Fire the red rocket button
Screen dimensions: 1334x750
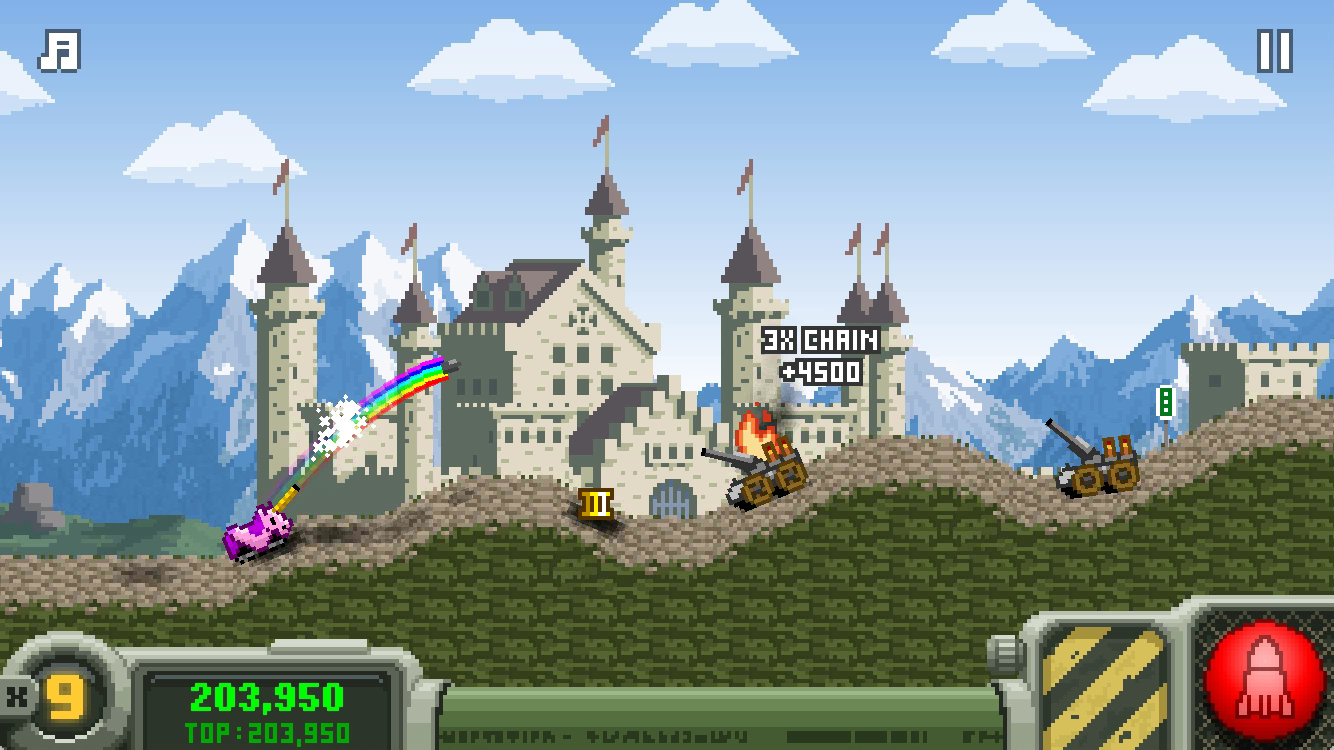[x=1266, y=679]
